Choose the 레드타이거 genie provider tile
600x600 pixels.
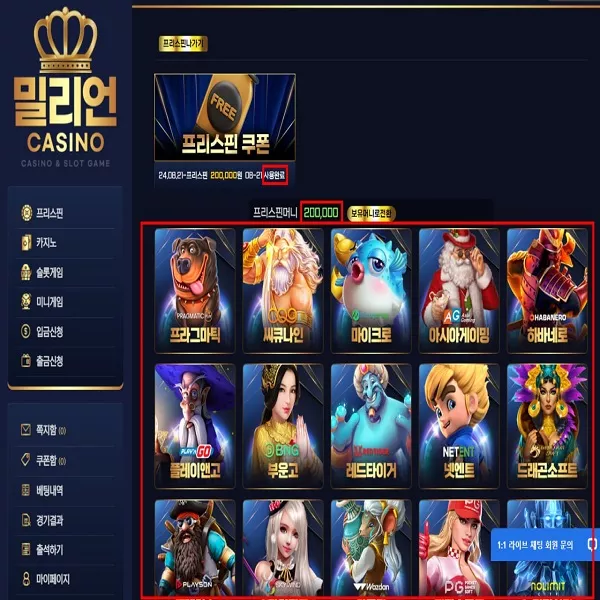[x=371, y=425]
